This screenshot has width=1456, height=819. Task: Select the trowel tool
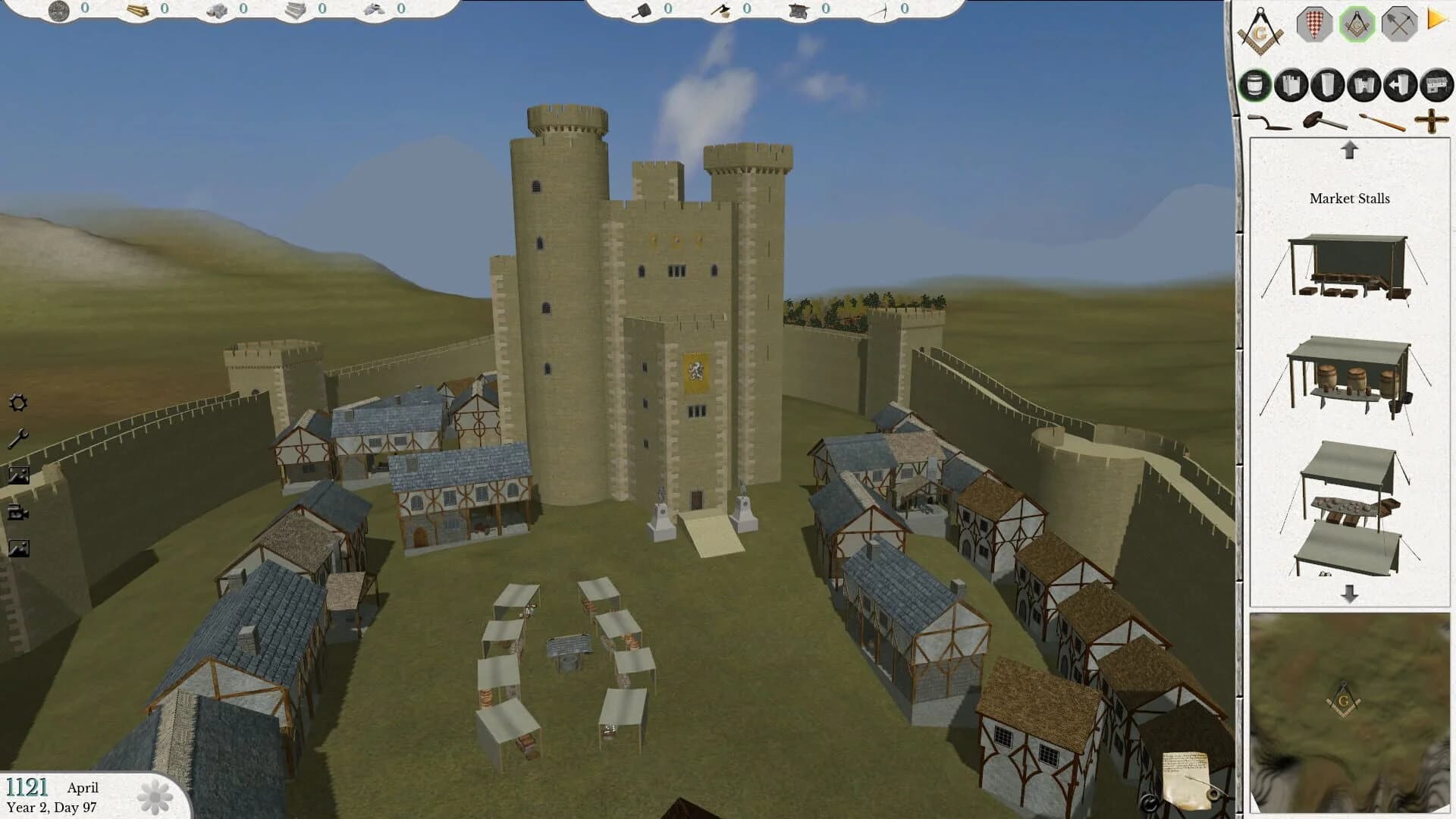(1269, 121)
